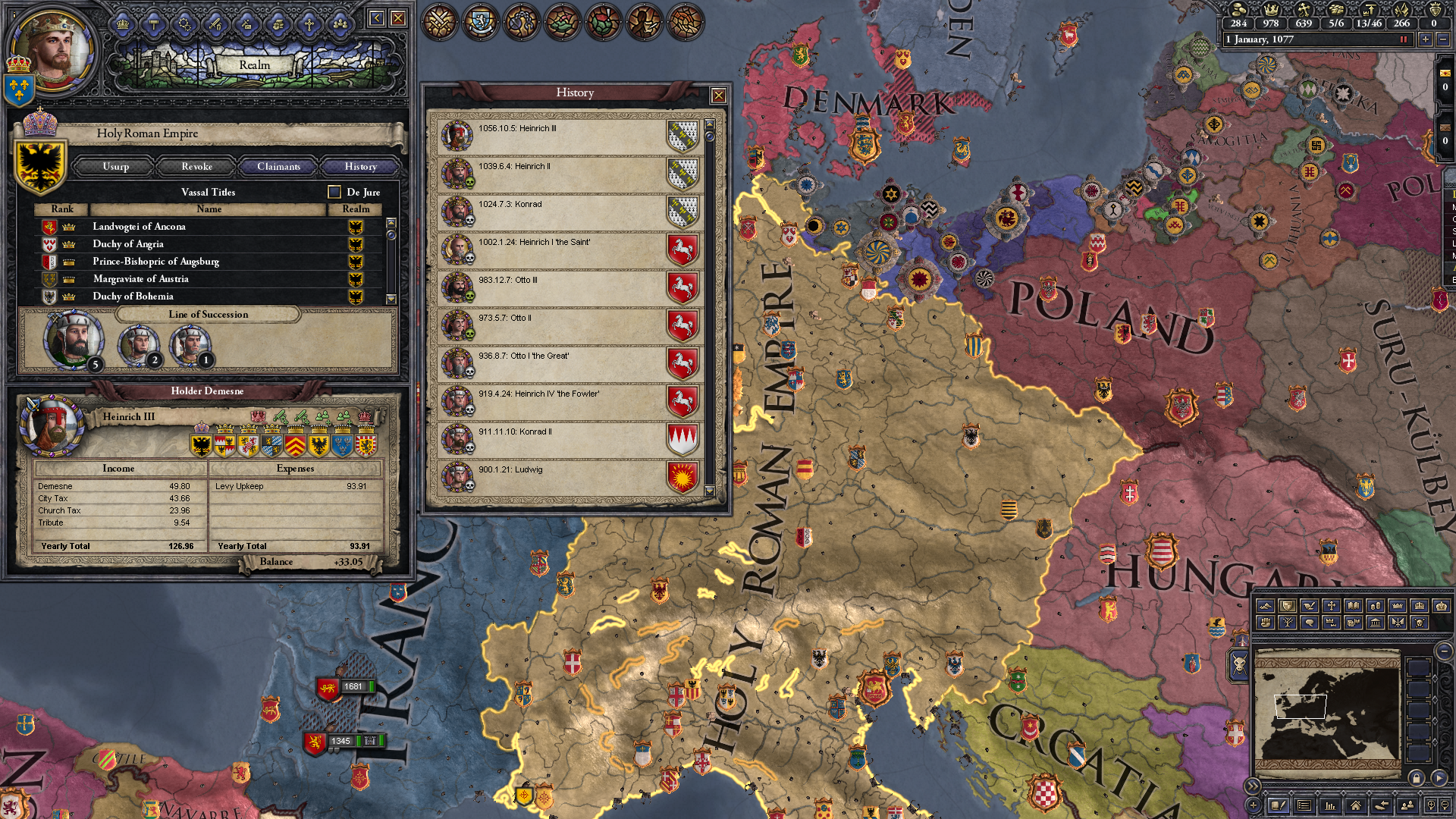
Task: Open the economy map mode (coins icon)
Action: pos(1375,605)
